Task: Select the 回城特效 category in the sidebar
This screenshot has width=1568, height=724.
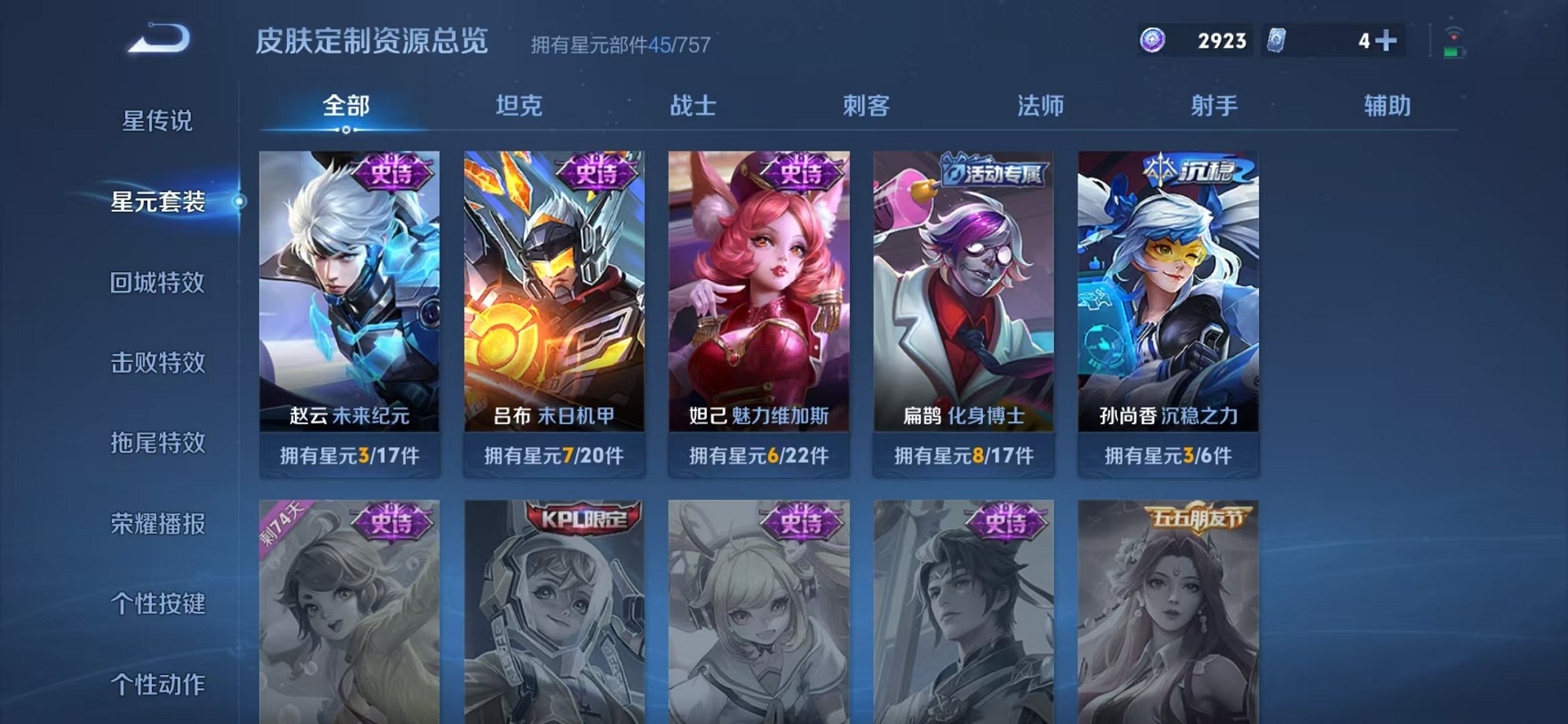Action: [x=156, y=283]
